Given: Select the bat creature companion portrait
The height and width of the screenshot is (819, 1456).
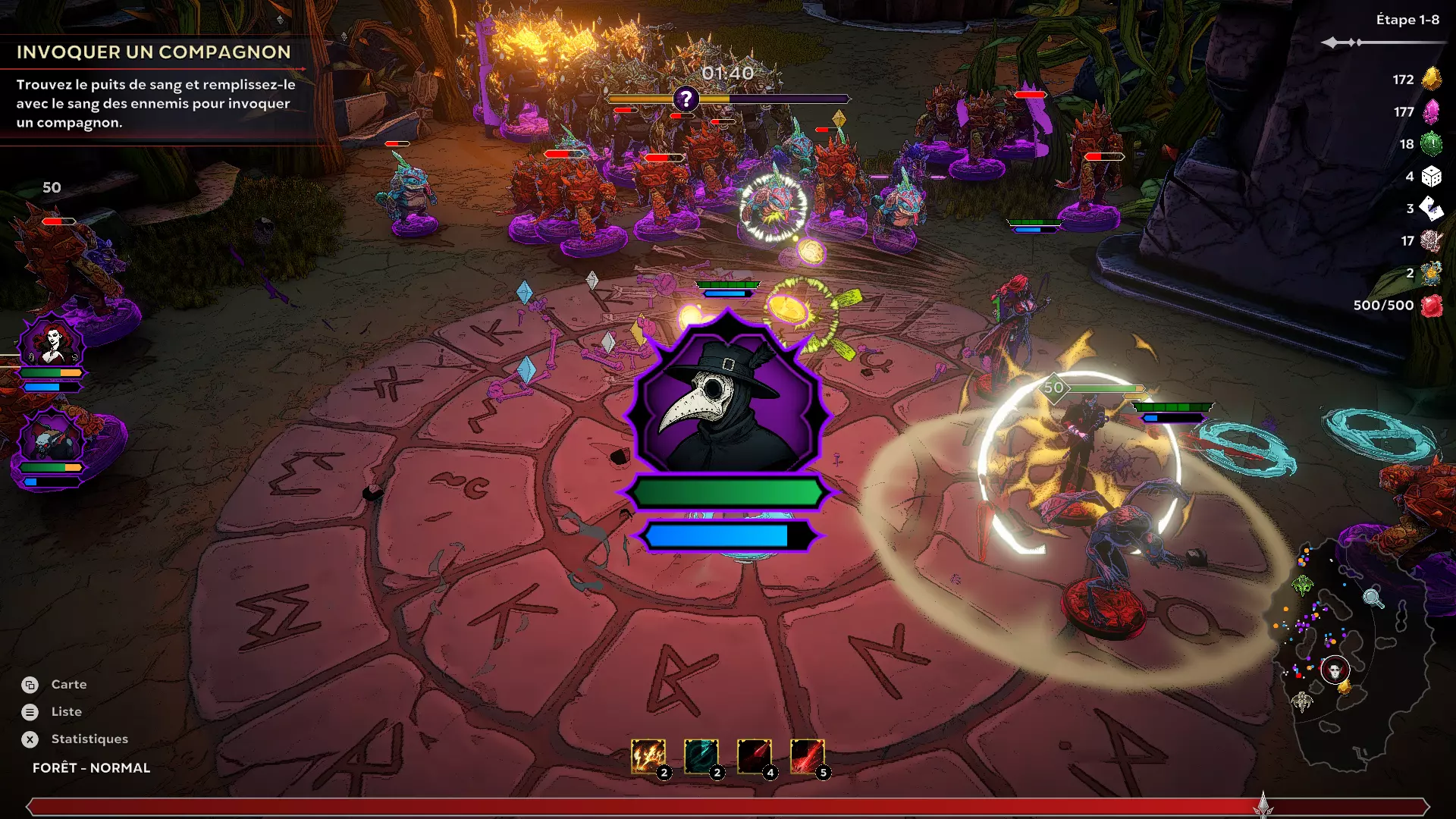Looking at the screenshot, I should click(52, 438).
